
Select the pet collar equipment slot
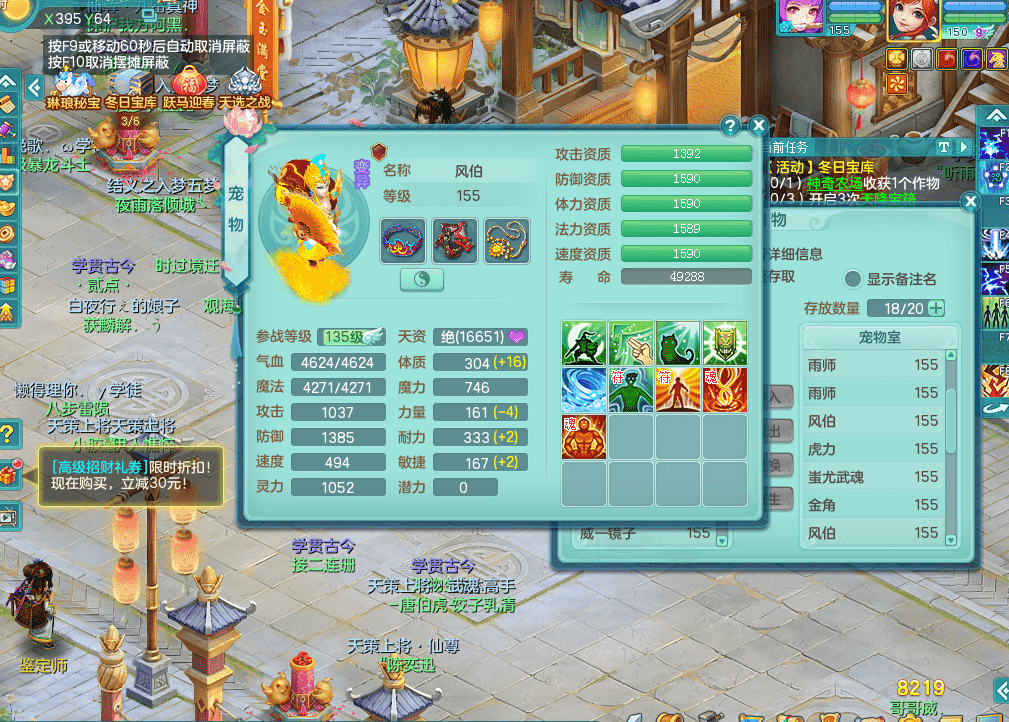coord(404,241)
